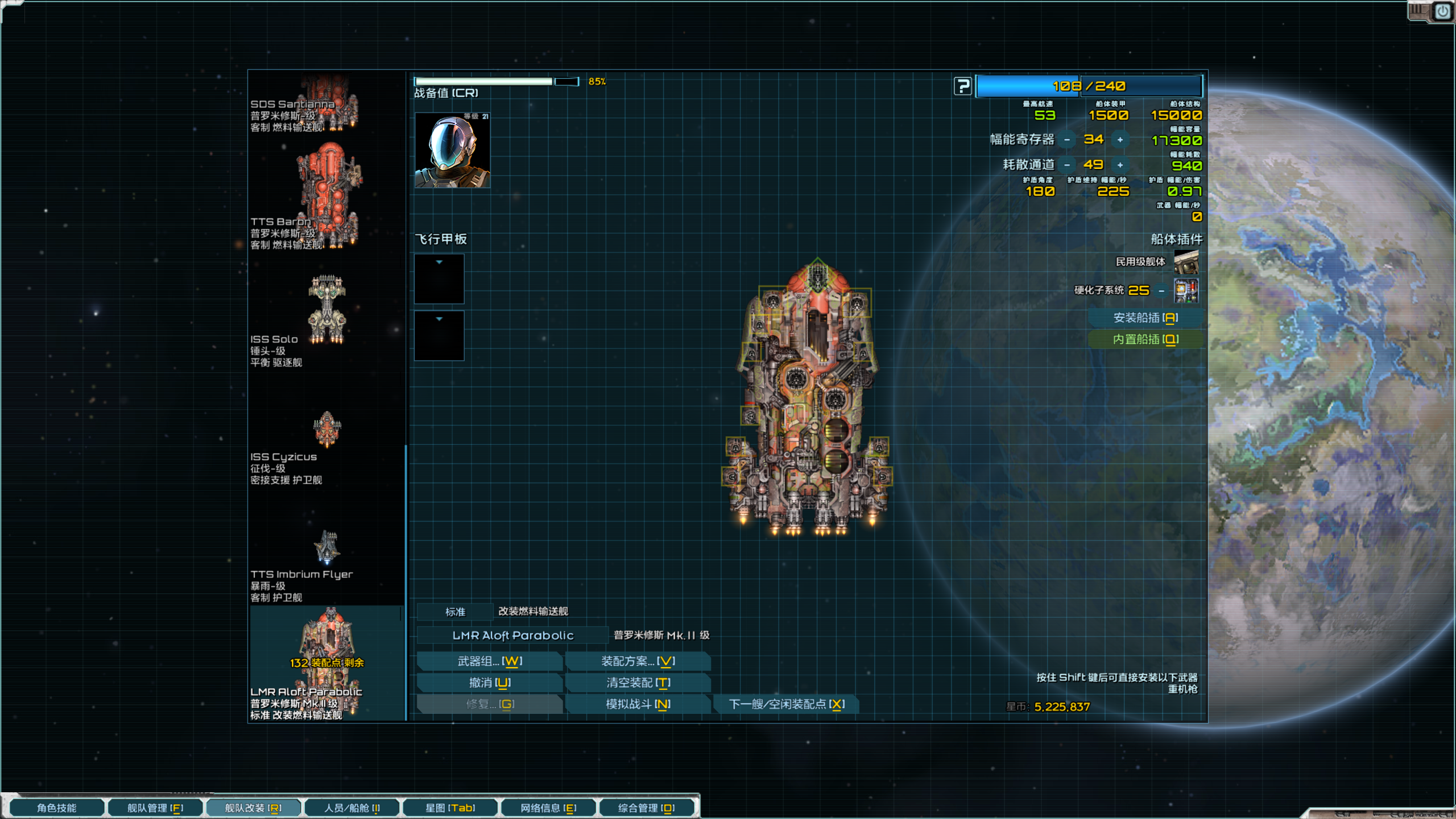Select the officer portrait

[452, 150]
